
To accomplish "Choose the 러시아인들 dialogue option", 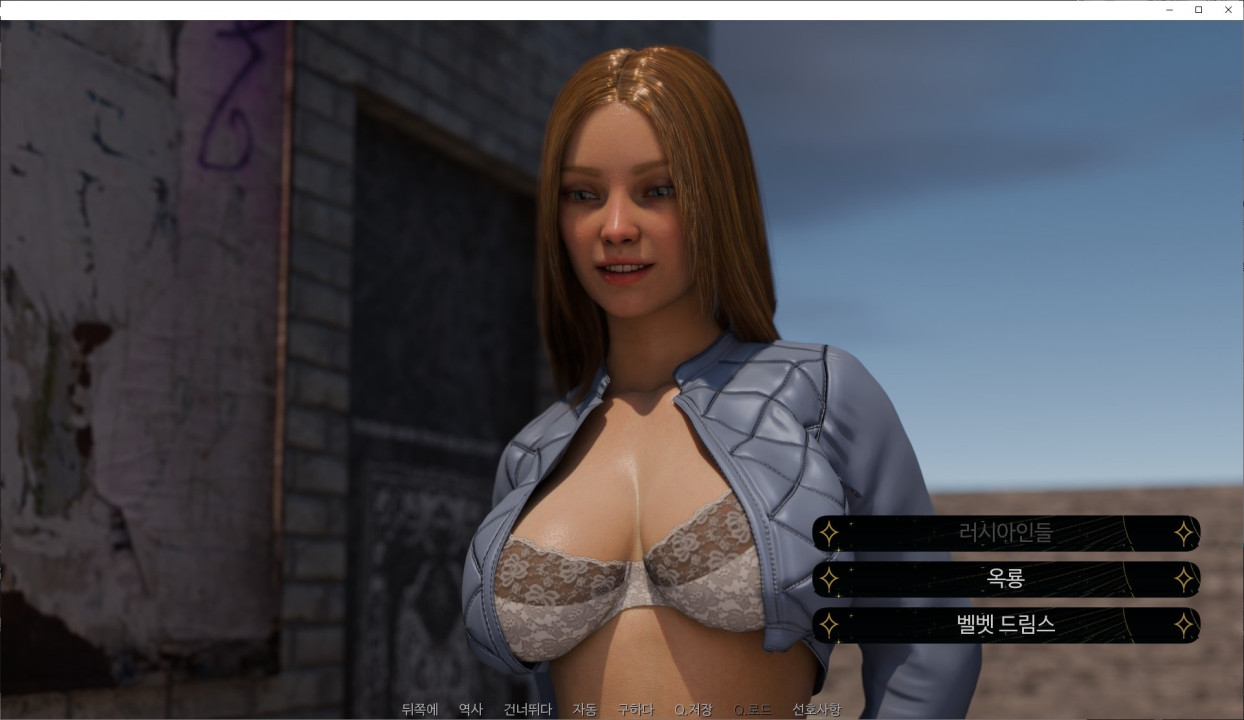I will pos(1005,533).
